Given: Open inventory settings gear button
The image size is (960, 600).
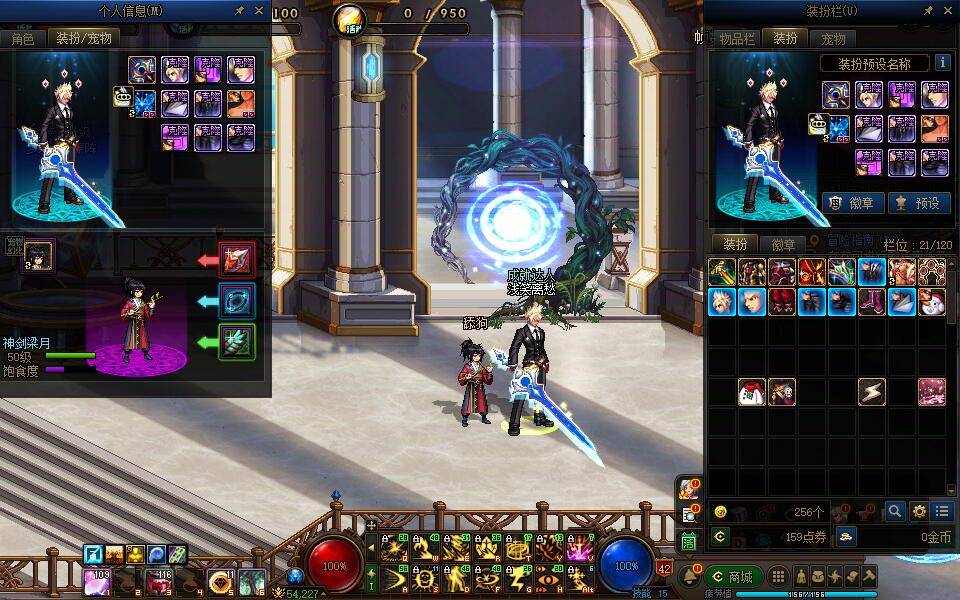Looking at the screenshot, I should pyautogui.click(x=918, y=511).
